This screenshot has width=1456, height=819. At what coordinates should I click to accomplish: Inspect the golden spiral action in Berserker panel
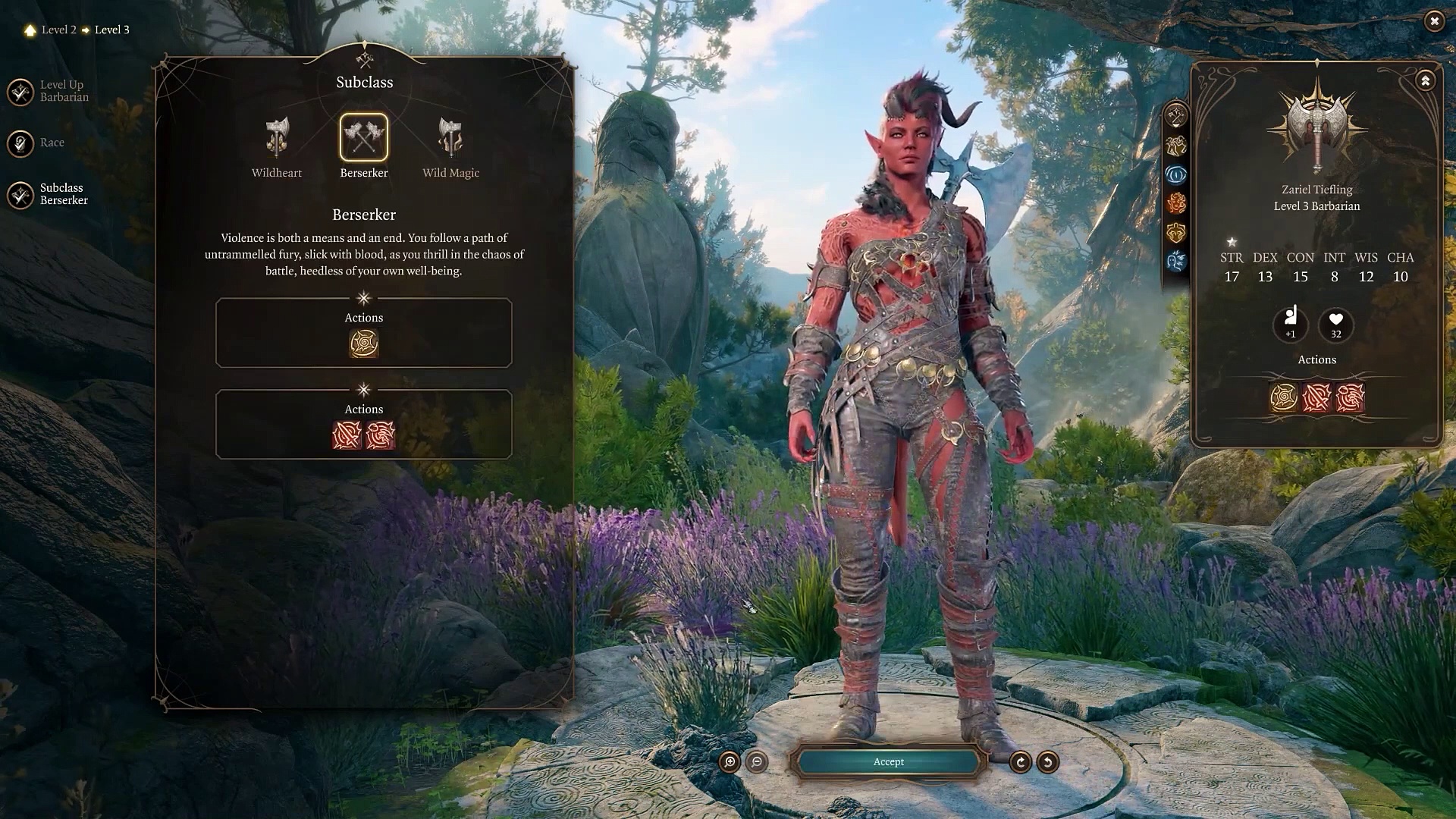pos(364,344)
